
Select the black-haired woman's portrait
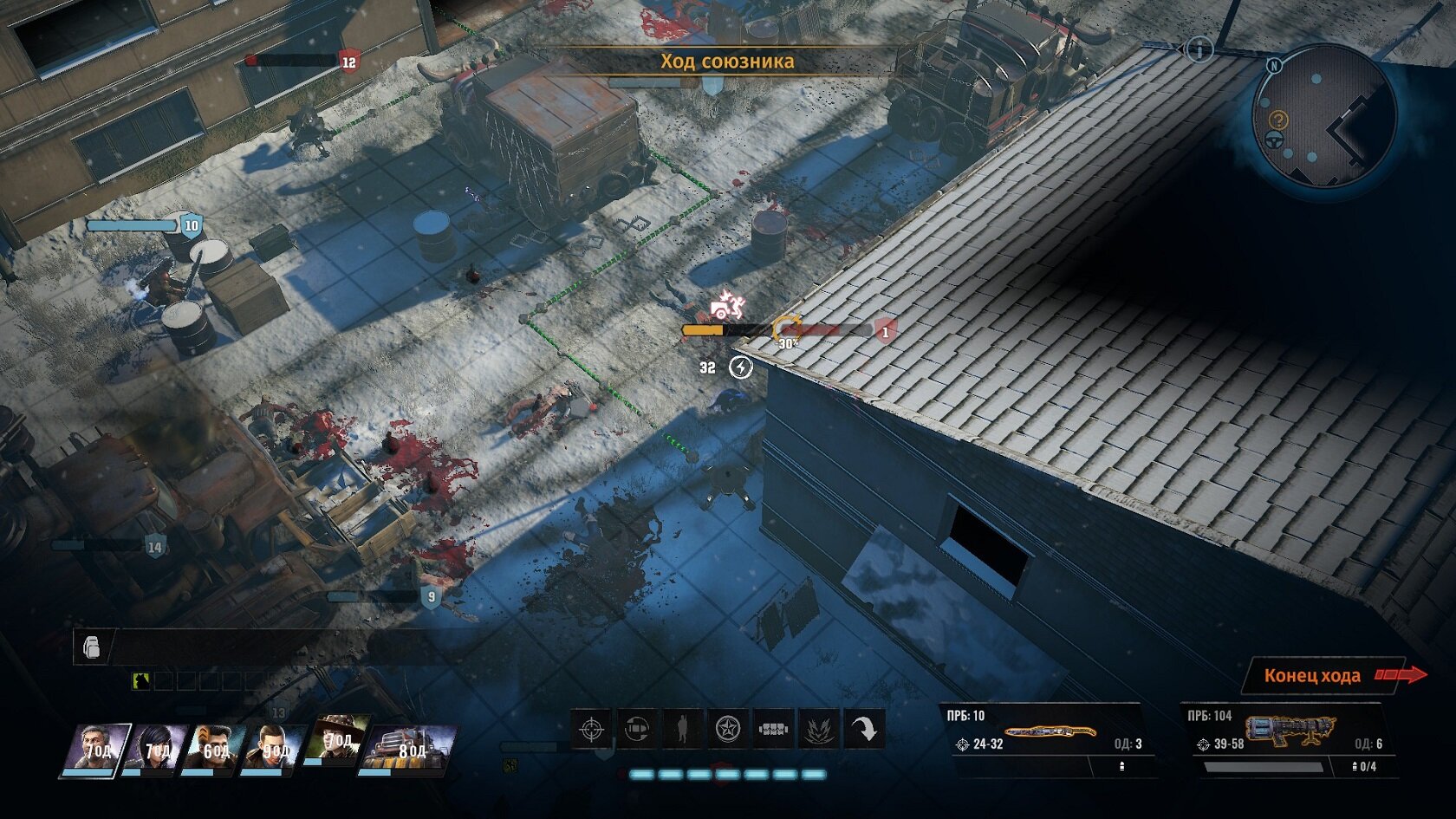[154, 749]
